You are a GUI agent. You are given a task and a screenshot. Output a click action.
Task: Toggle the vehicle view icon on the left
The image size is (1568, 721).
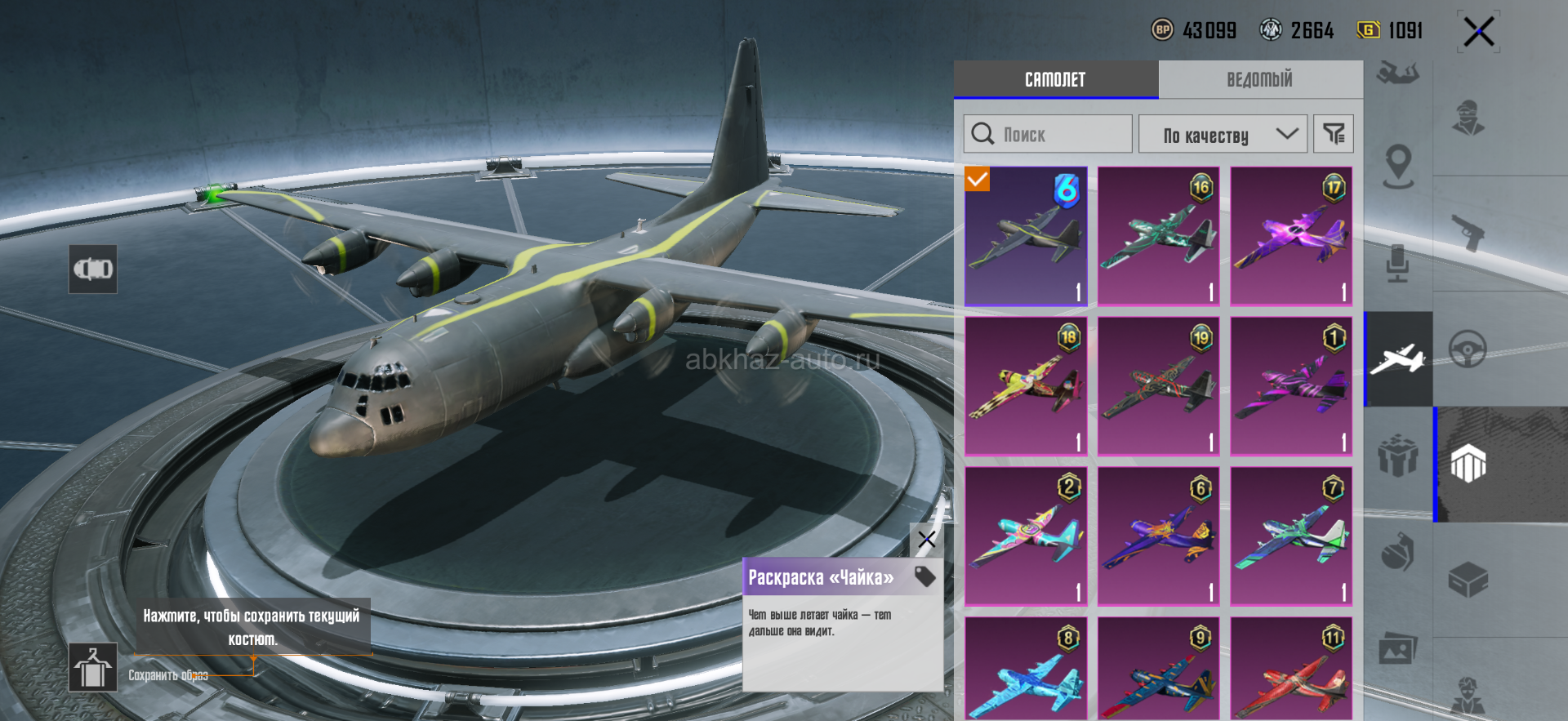click(x=93, y=269)
